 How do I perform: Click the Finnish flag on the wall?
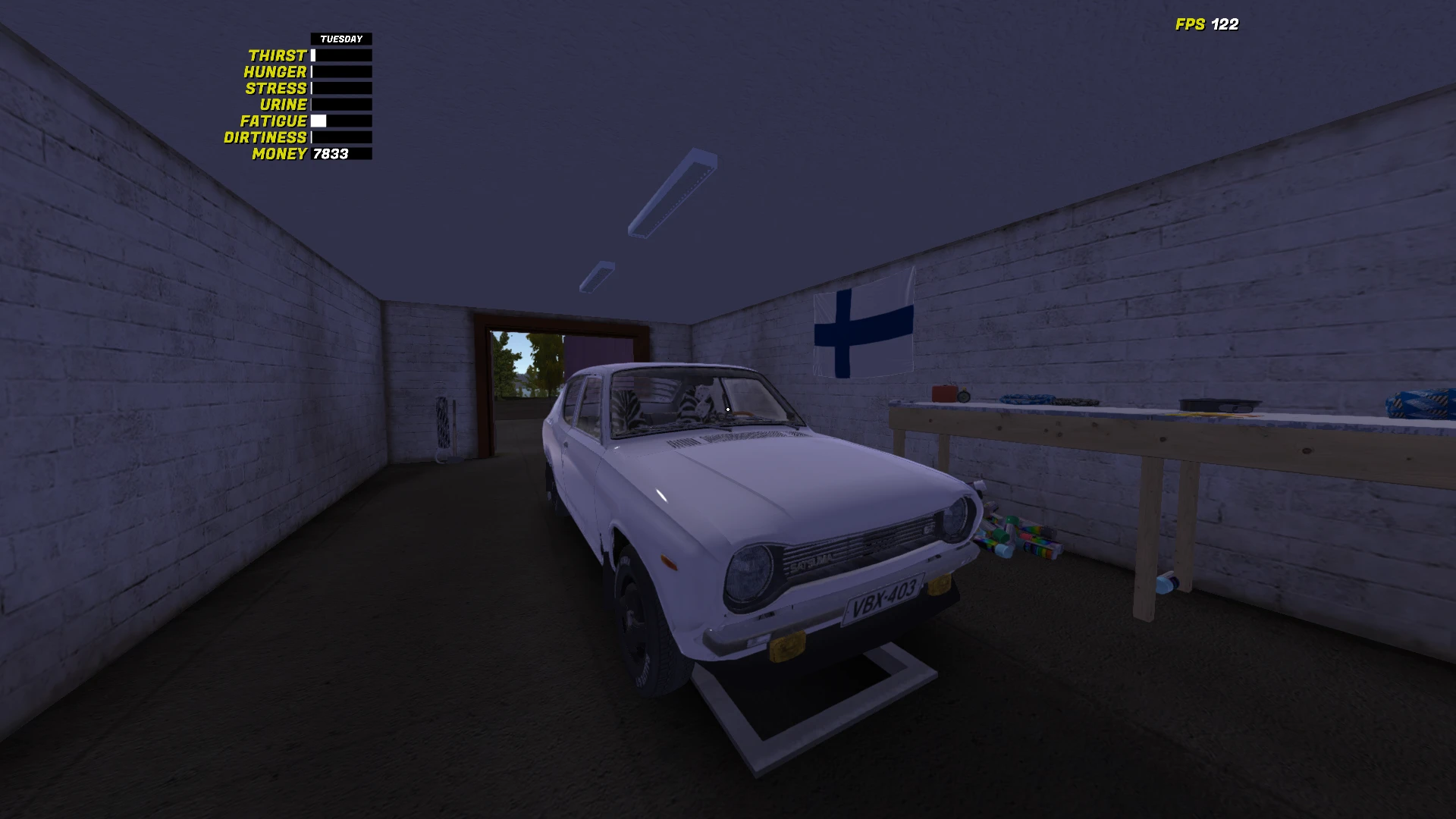pyautogui.click(x=864, y=330)
